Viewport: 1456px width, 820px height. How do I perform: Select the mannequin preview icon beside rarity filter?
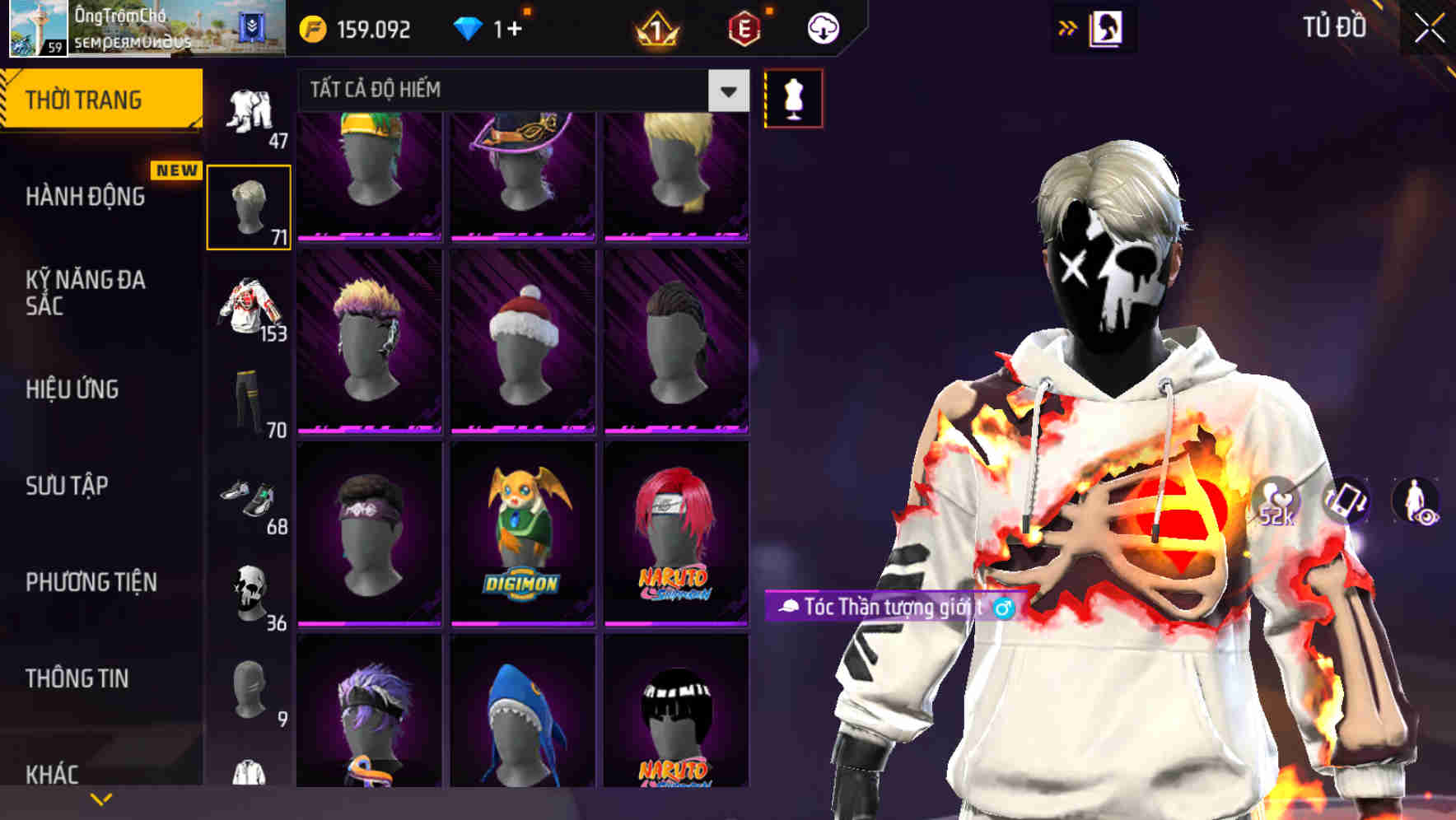coord(793,97)
